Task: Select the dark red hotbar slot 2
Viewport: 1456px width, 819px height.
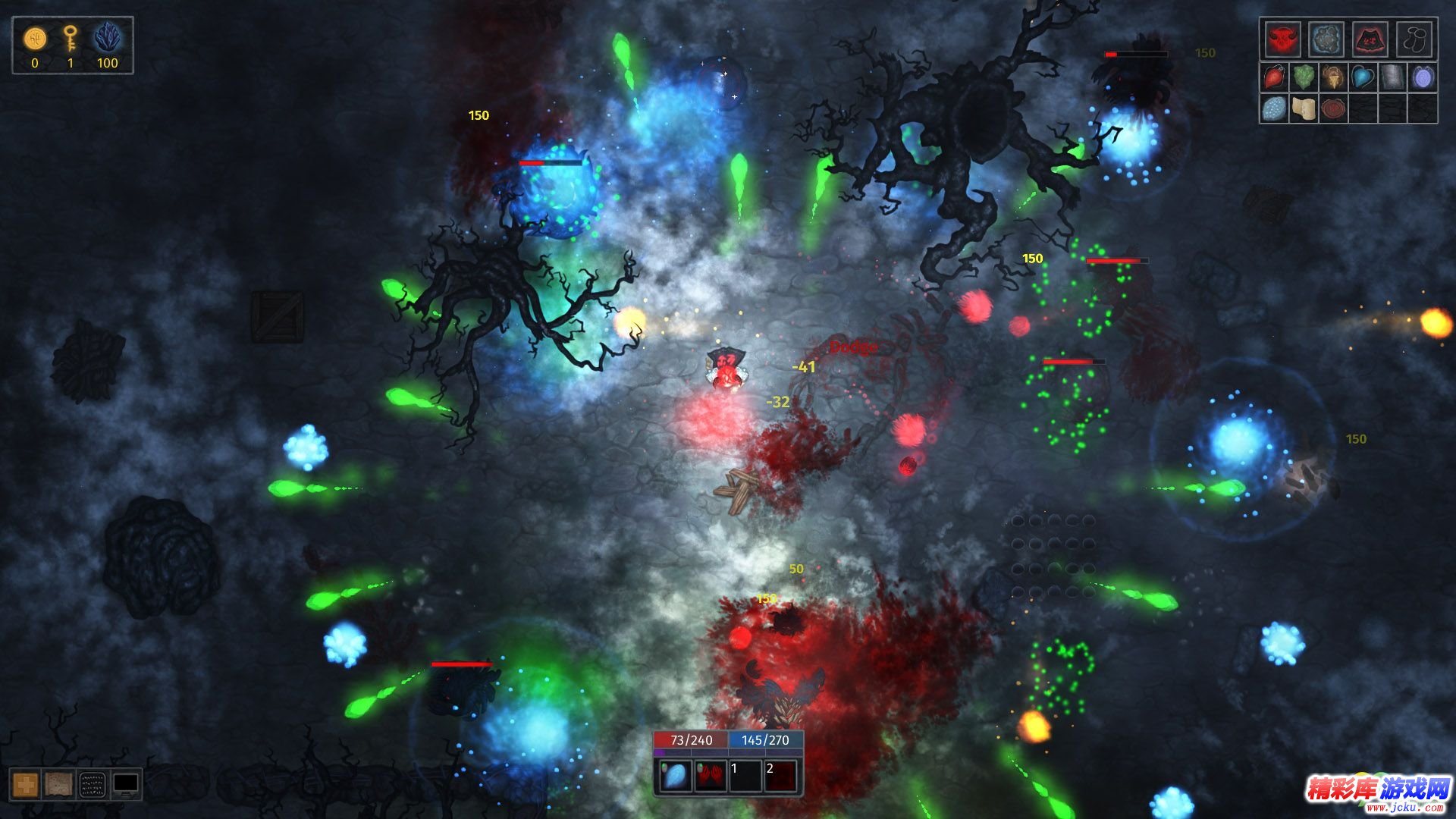Action: click(781, 777)
